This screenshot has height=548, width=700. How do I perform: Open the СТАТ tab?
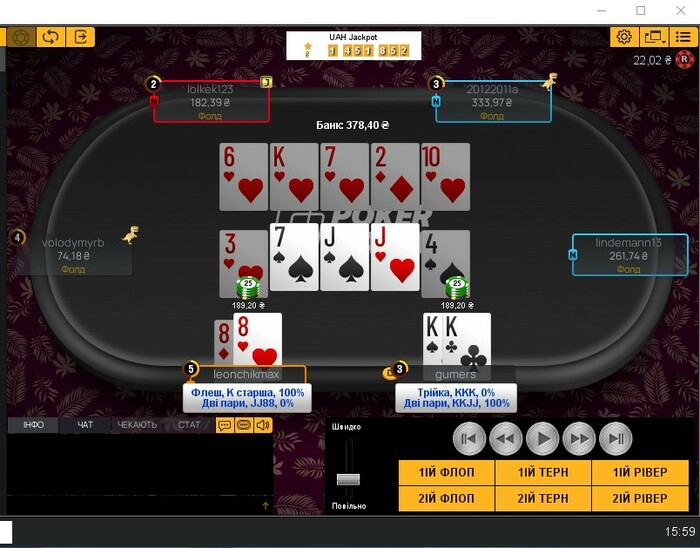click(x=189, y=425)
